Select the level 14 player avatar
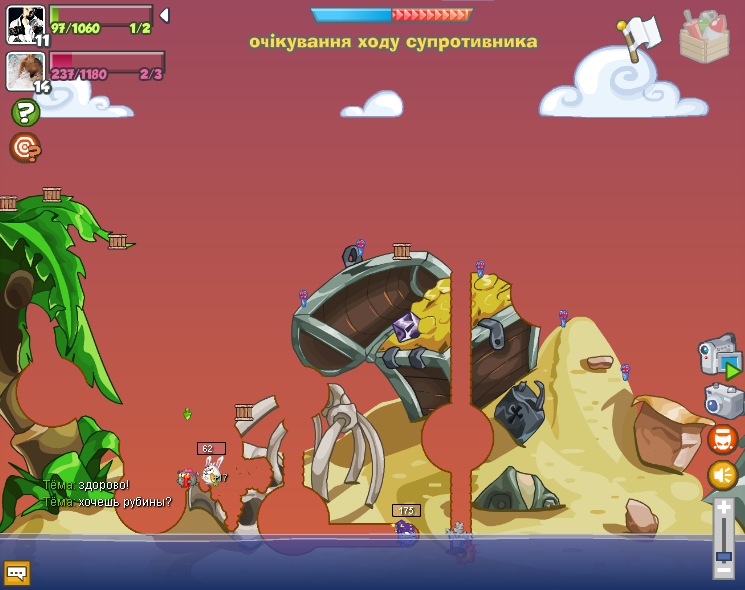 [25, 70]
